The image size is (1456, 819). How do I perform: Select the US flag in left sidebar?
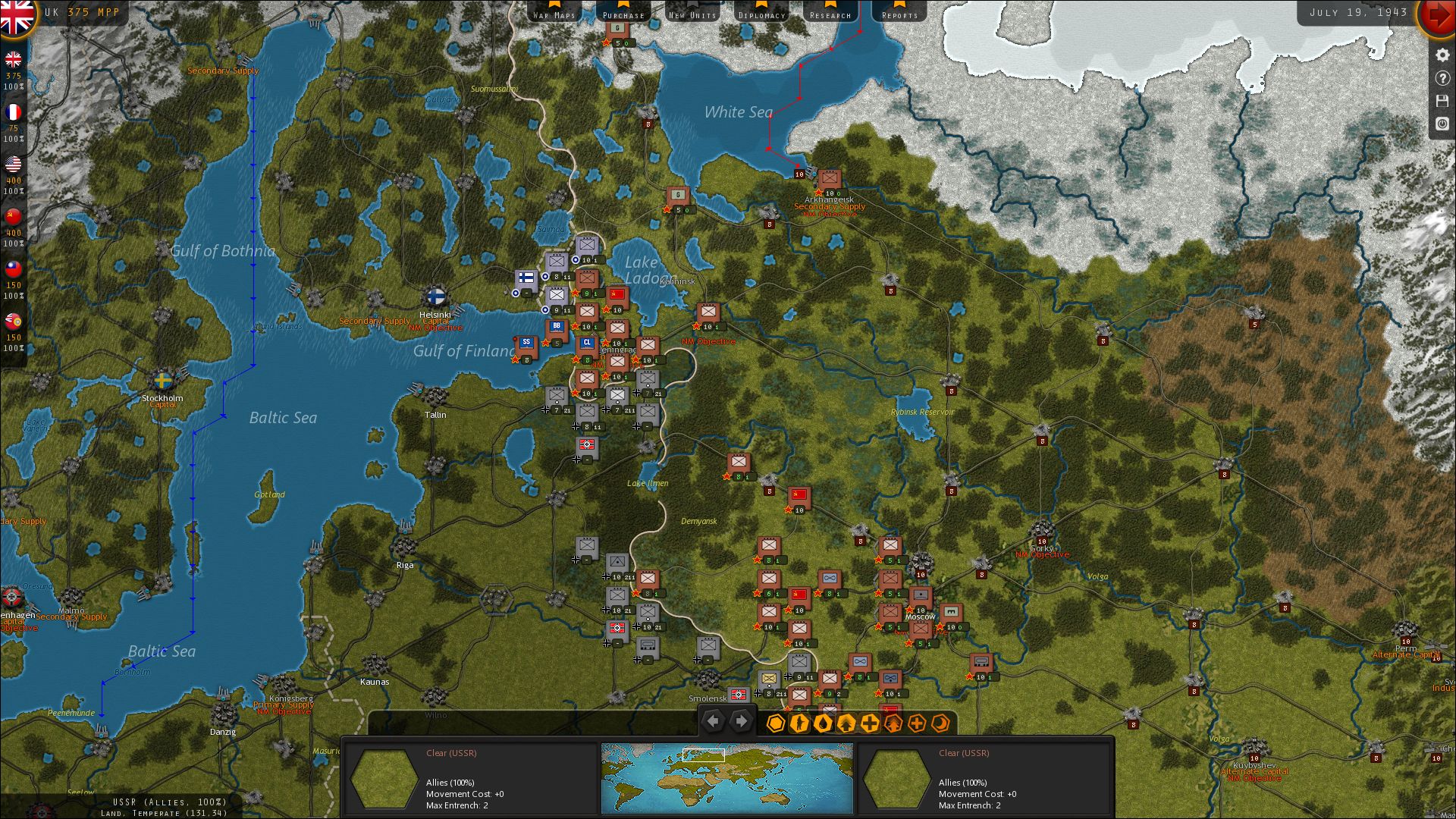[x=13, y=165]
